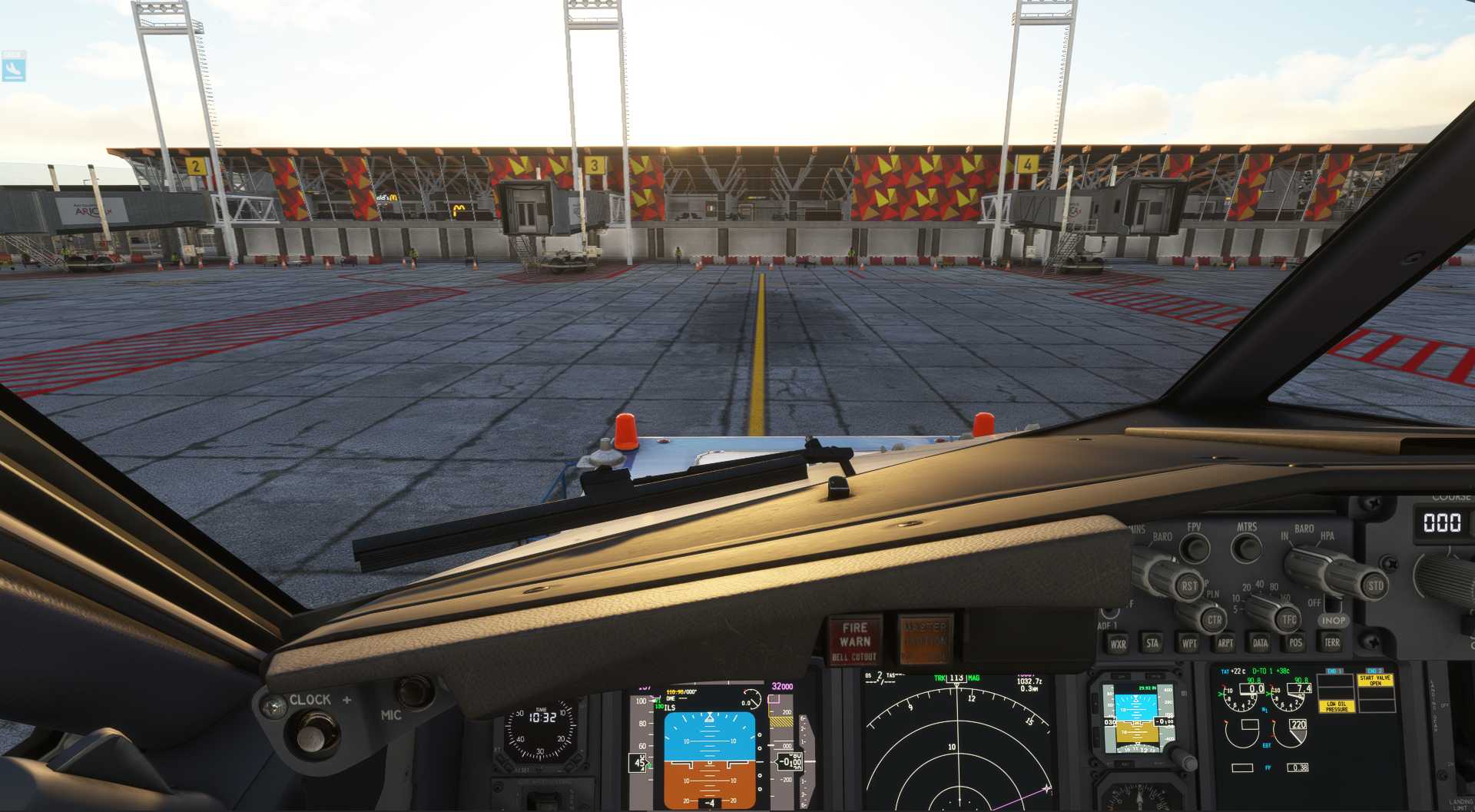Toggle the WXR weather radar button
The width and height of the screenshot is (1475, 812).
coord(1118,644)
